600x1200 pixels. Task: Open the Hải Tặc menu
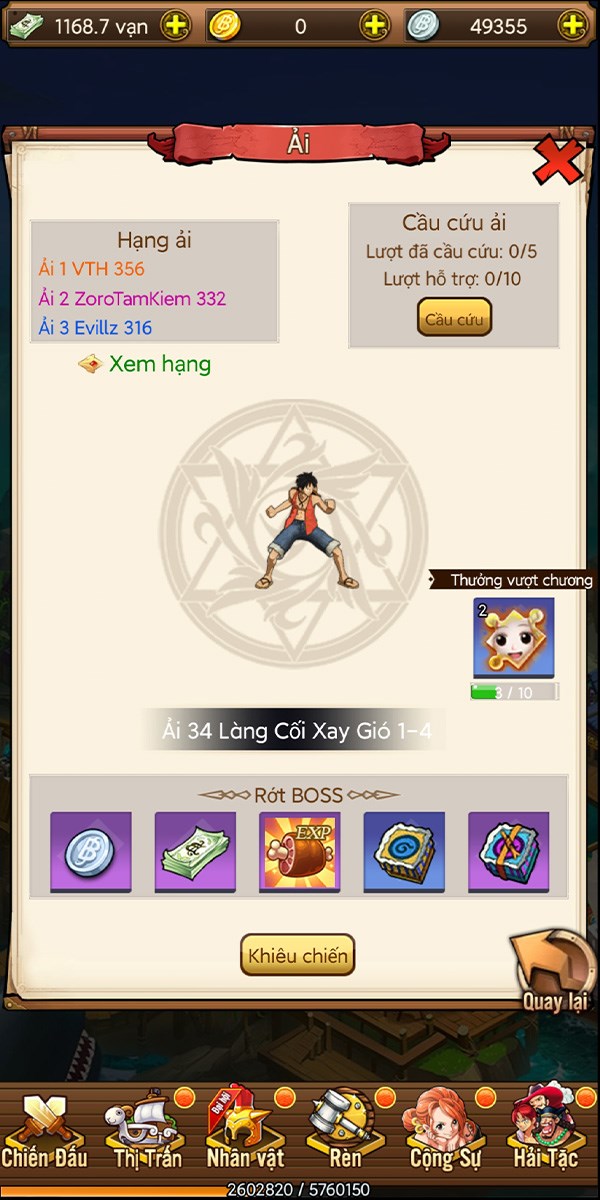546,1132
